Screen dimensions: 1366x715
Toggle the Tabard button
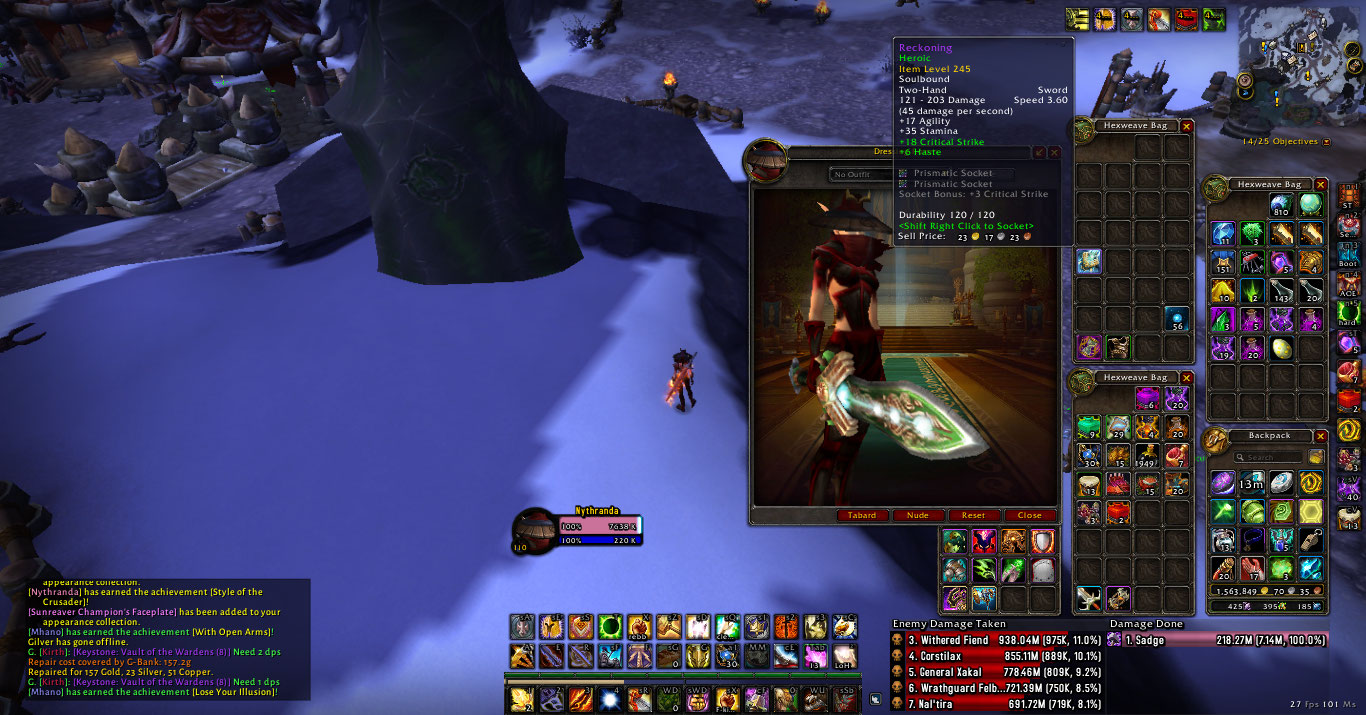[861, 515]
